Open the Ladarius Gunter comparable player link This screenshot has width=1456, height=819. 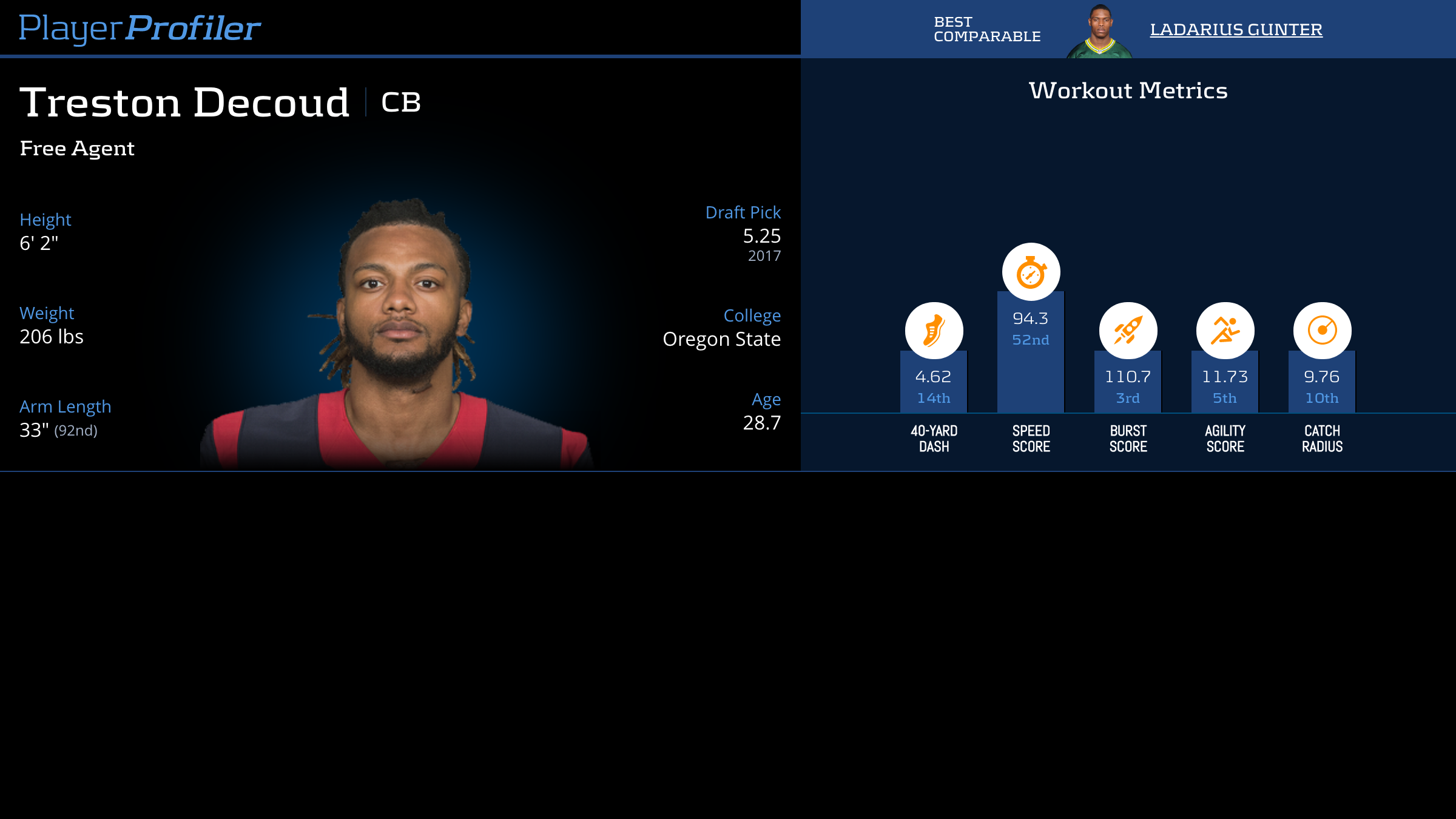(x=1236, y=30)
